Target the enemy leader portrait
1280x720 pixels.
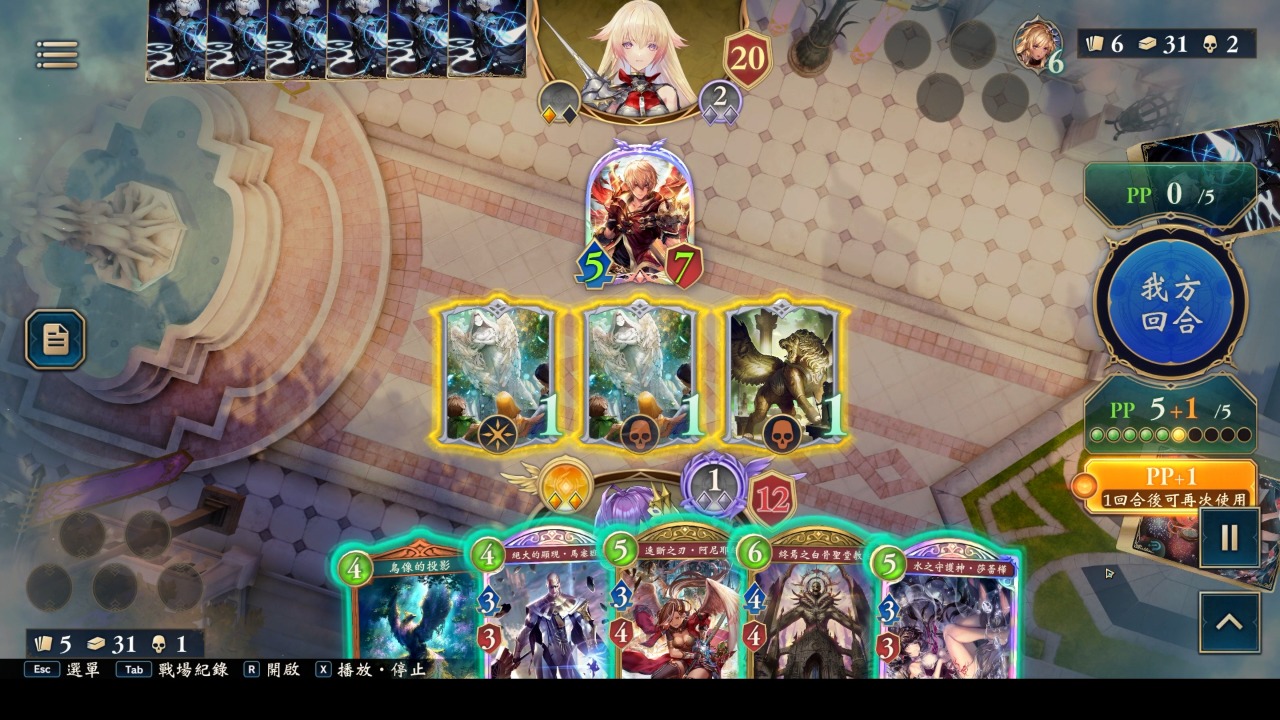click(x=640, y=55)
